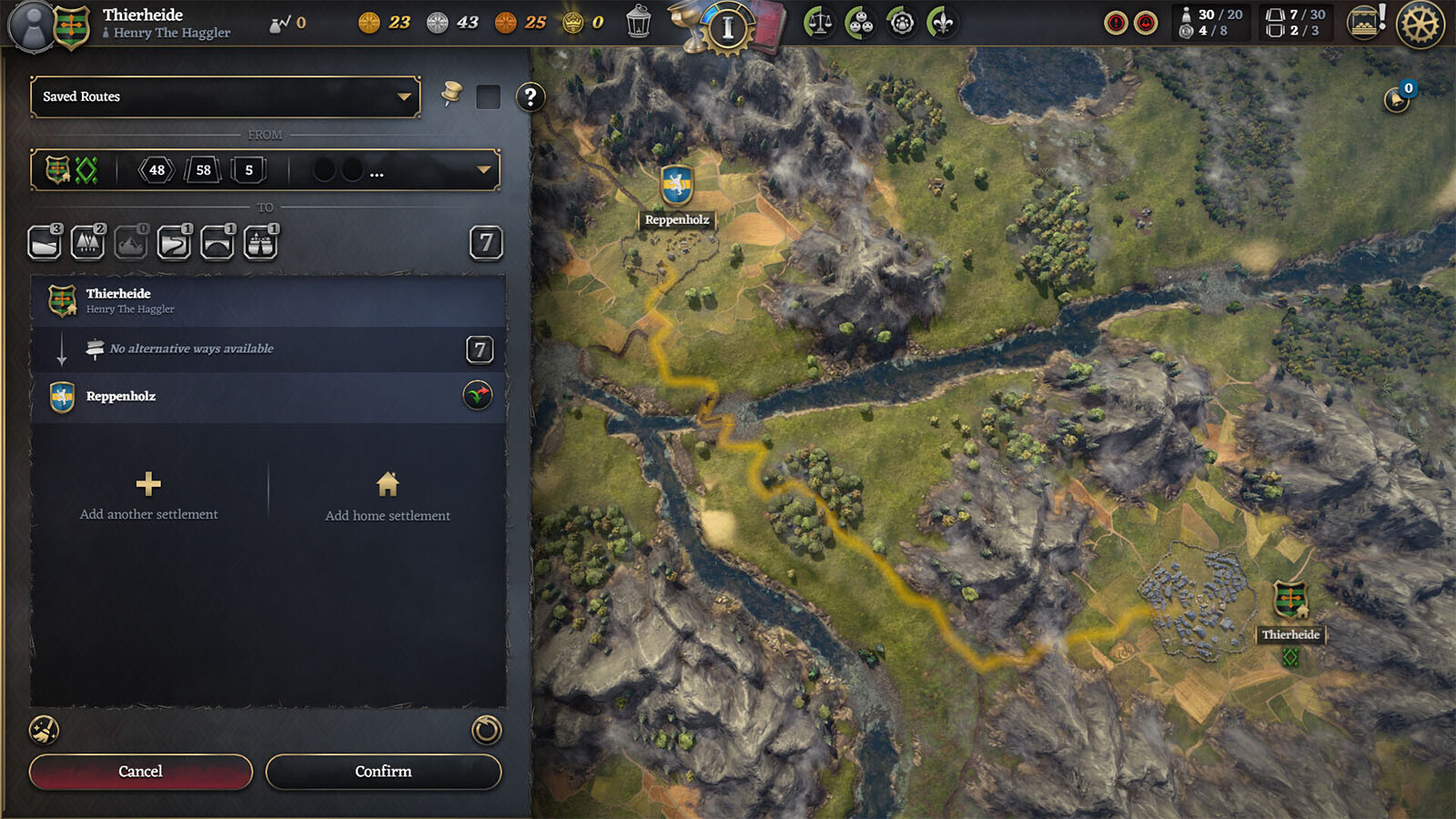Image resolution: width=1456 pixels, height=819 pixels.
Task: Click the fleur-de-lis icon in top bar
Action: [x=943, y=23]
